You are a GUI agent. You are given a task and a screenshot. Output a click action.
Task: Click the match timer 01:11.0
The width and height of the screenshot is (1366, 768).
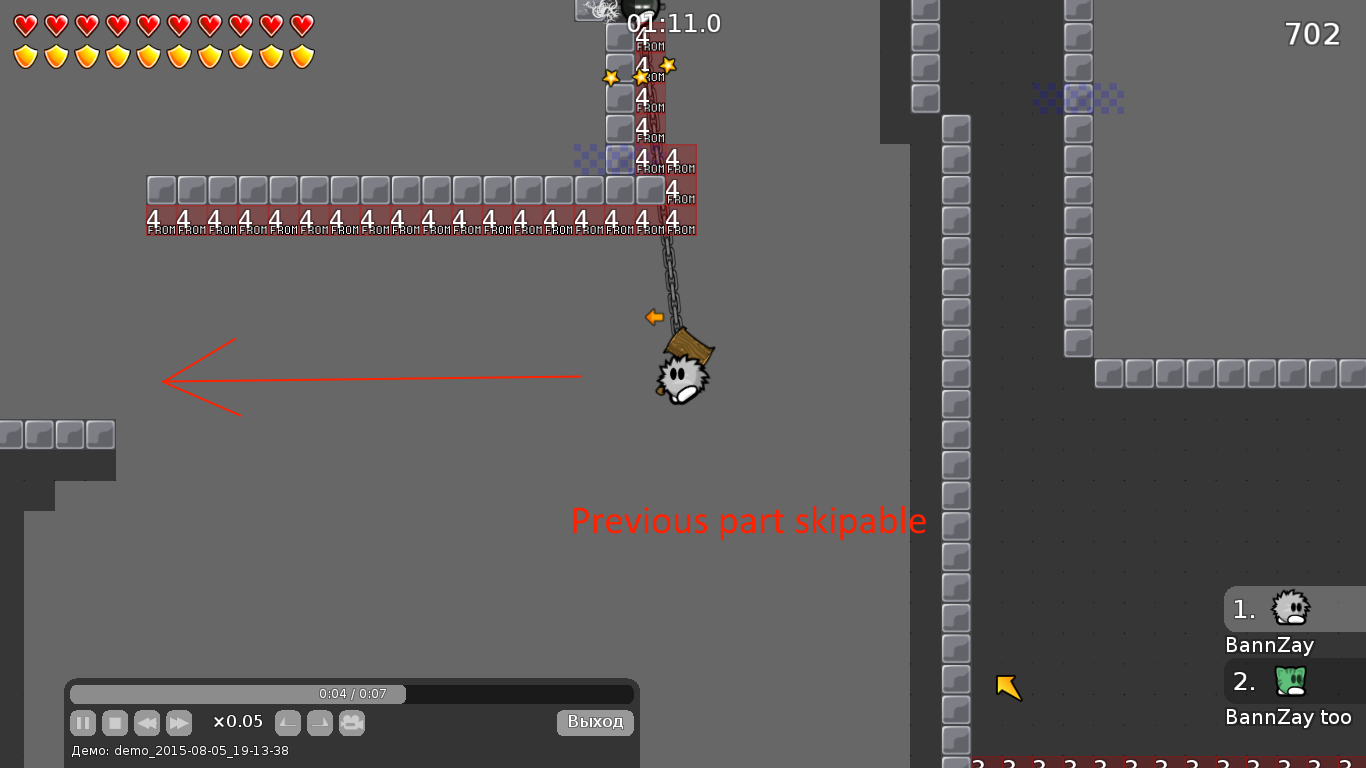click(x=672, y=23)
